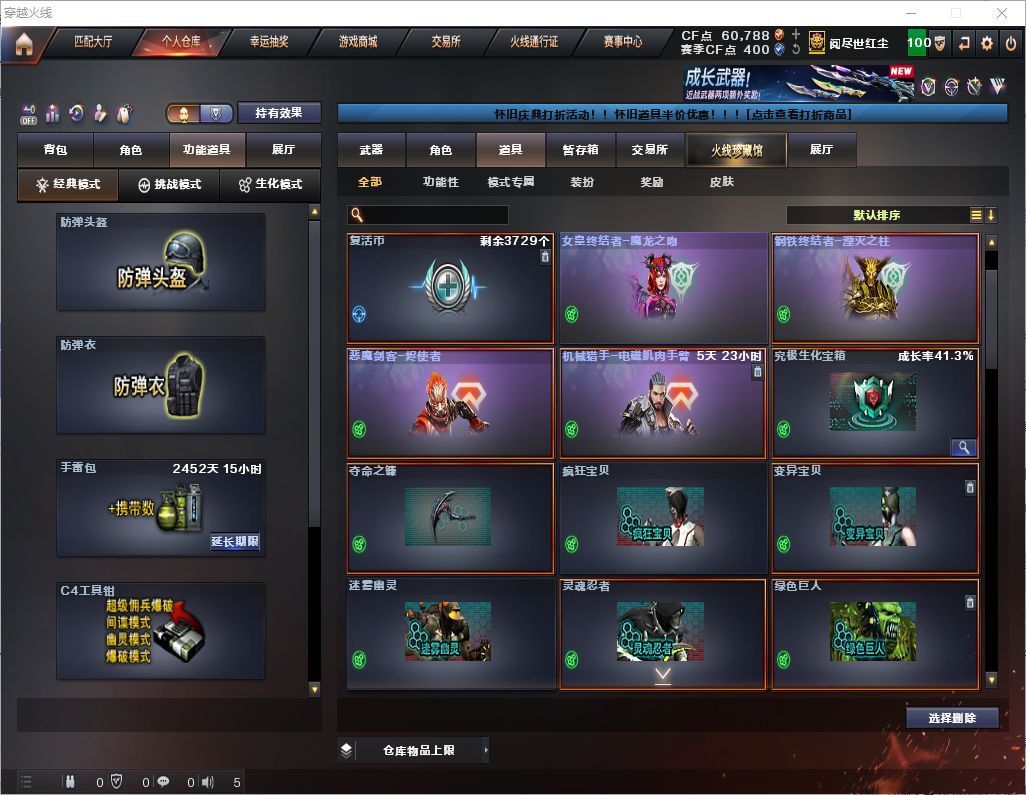1026x795 pixels.
Task: Open the 火线通行证 battle pass
Action: (534, 43)
